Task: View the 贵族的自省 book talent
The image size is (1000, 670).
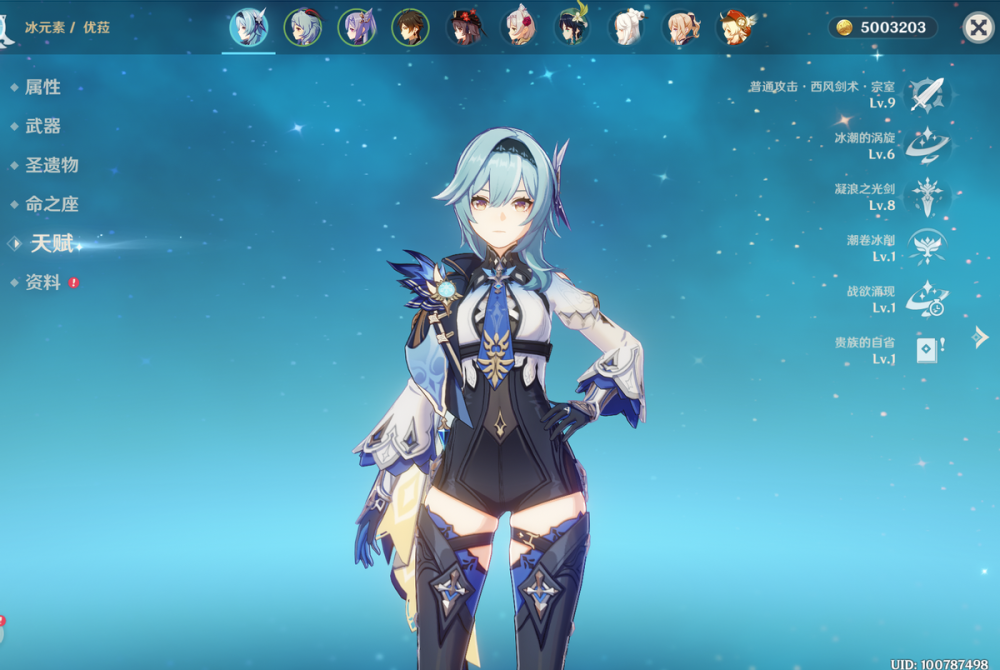Action: click(927, 350)
